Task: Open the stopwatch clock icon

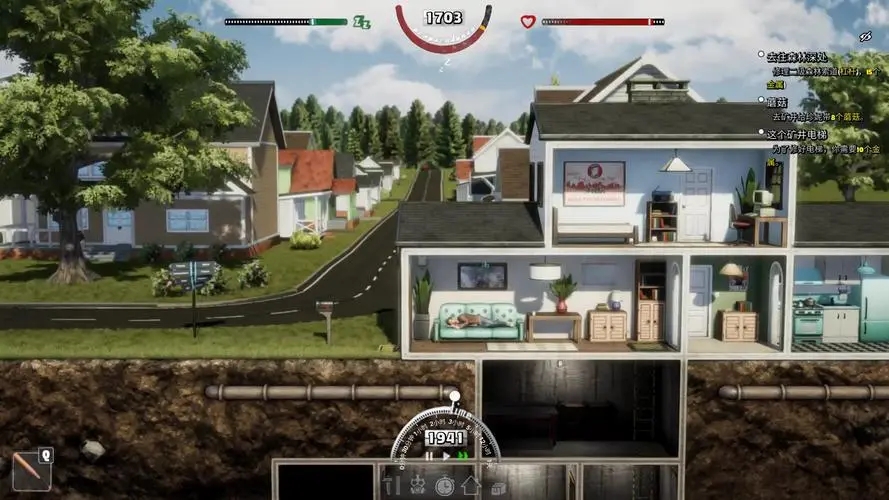Action: point(444,486)
